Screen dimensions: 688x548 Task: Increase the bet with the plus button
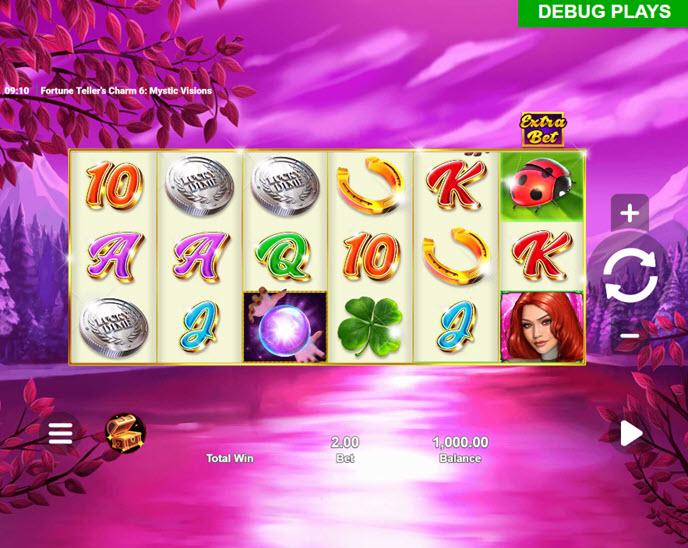[630, 213]
